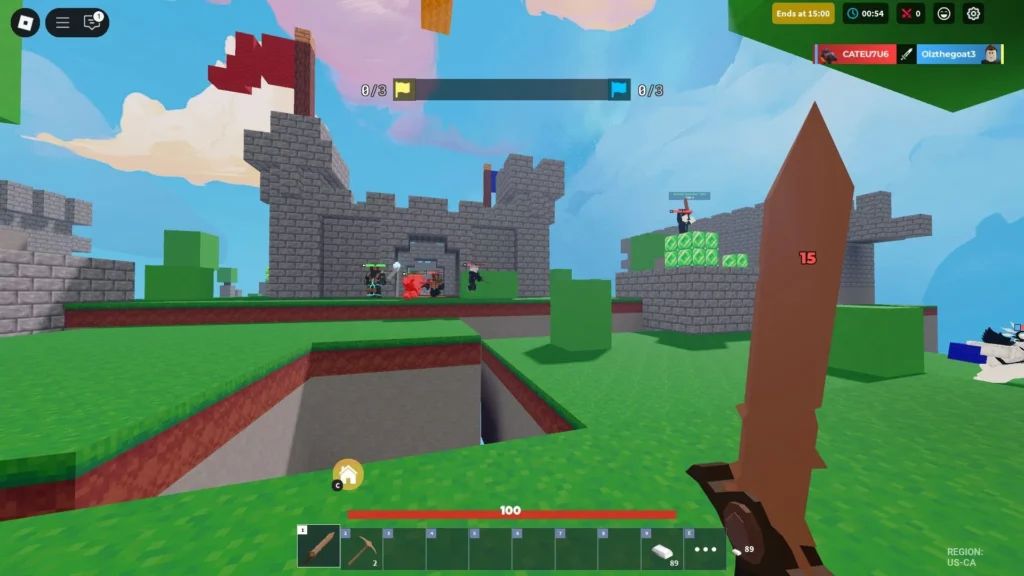1024x576 pixels.
Task: Select the white wool block hotbar slot
Action: 662,549
